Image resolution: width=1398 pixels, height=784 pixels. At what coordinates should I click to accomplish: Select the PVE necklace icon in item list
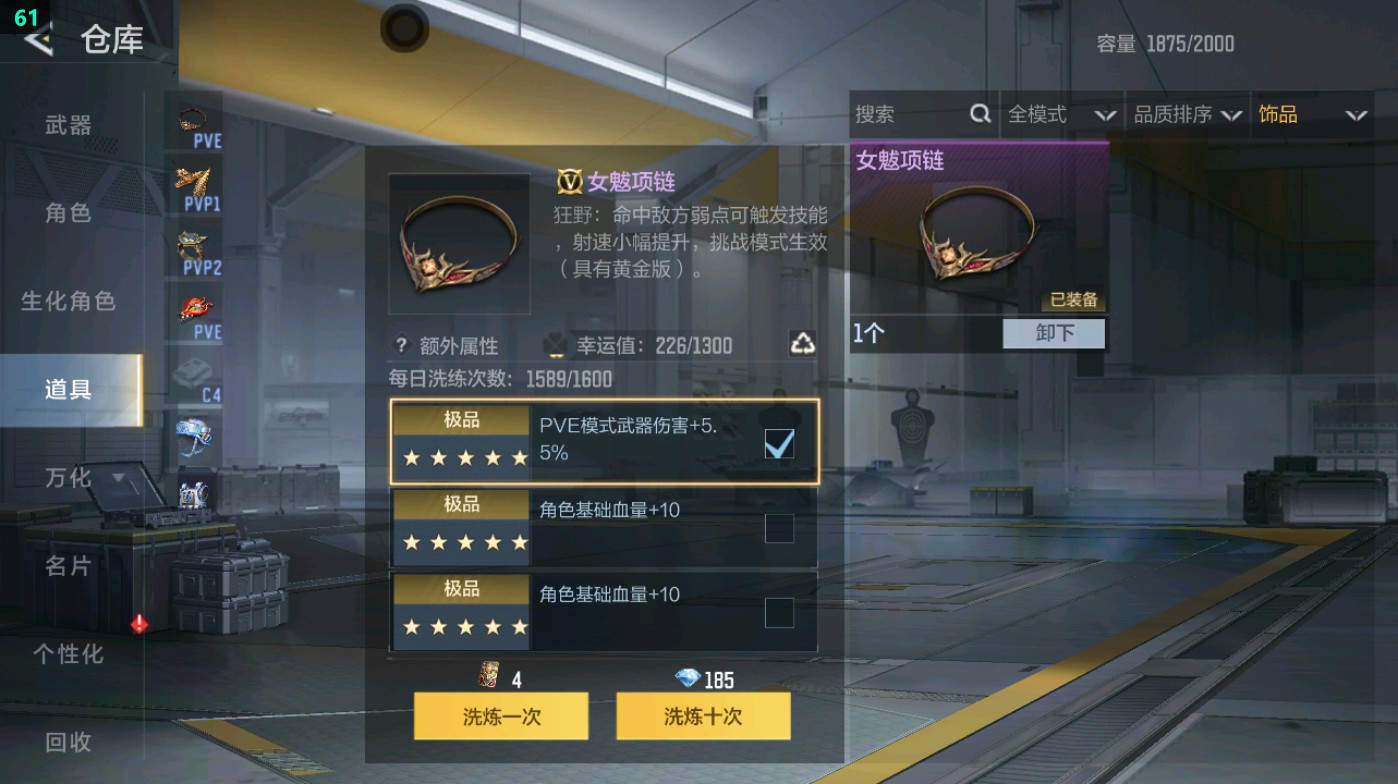pos(193,118)
